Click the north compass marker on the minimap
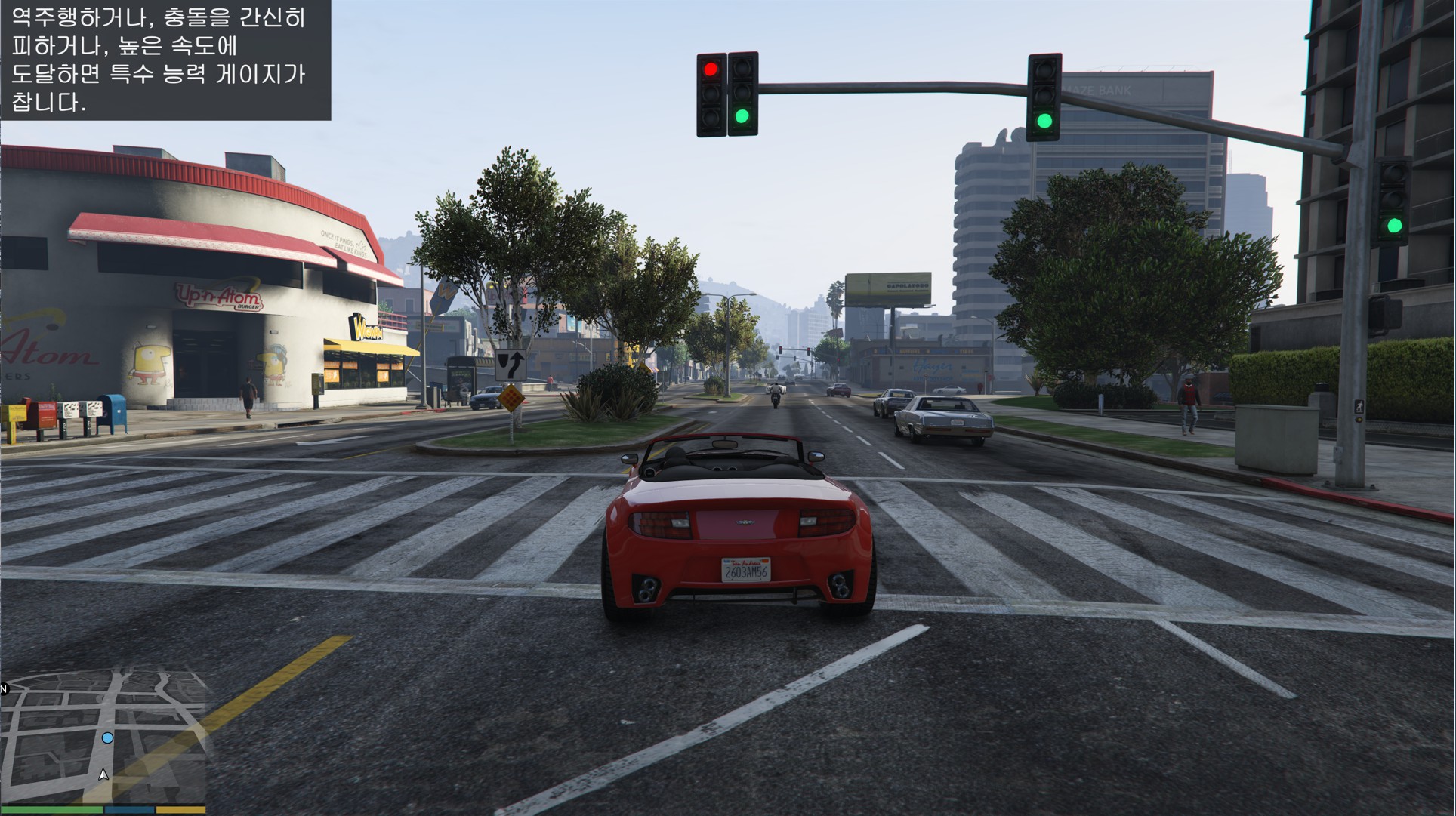The width and height of the screenshot is (1456, 816). point(4,688)
